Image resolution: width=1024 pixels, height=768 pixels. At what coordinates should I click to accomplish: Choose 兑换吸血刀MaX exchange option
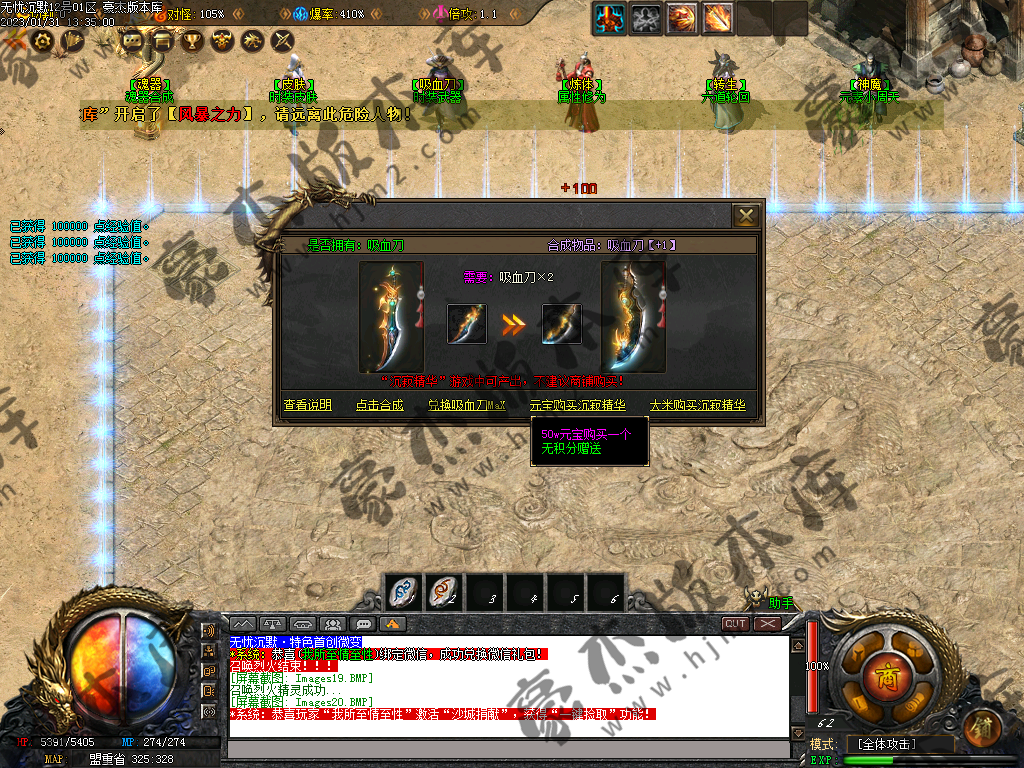point(467,406)
